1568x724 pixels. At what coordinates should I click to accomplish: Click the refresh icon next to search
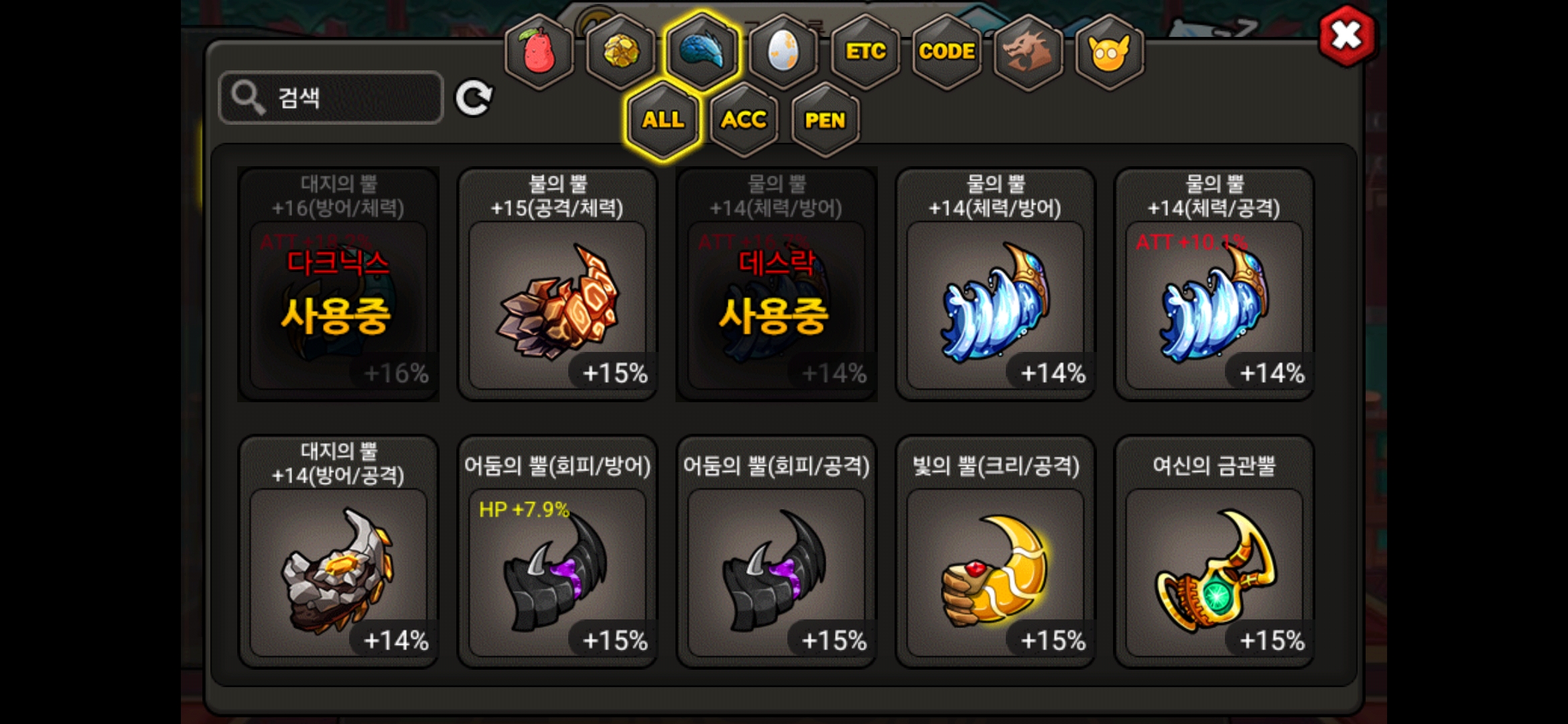[x=474, y=99]
